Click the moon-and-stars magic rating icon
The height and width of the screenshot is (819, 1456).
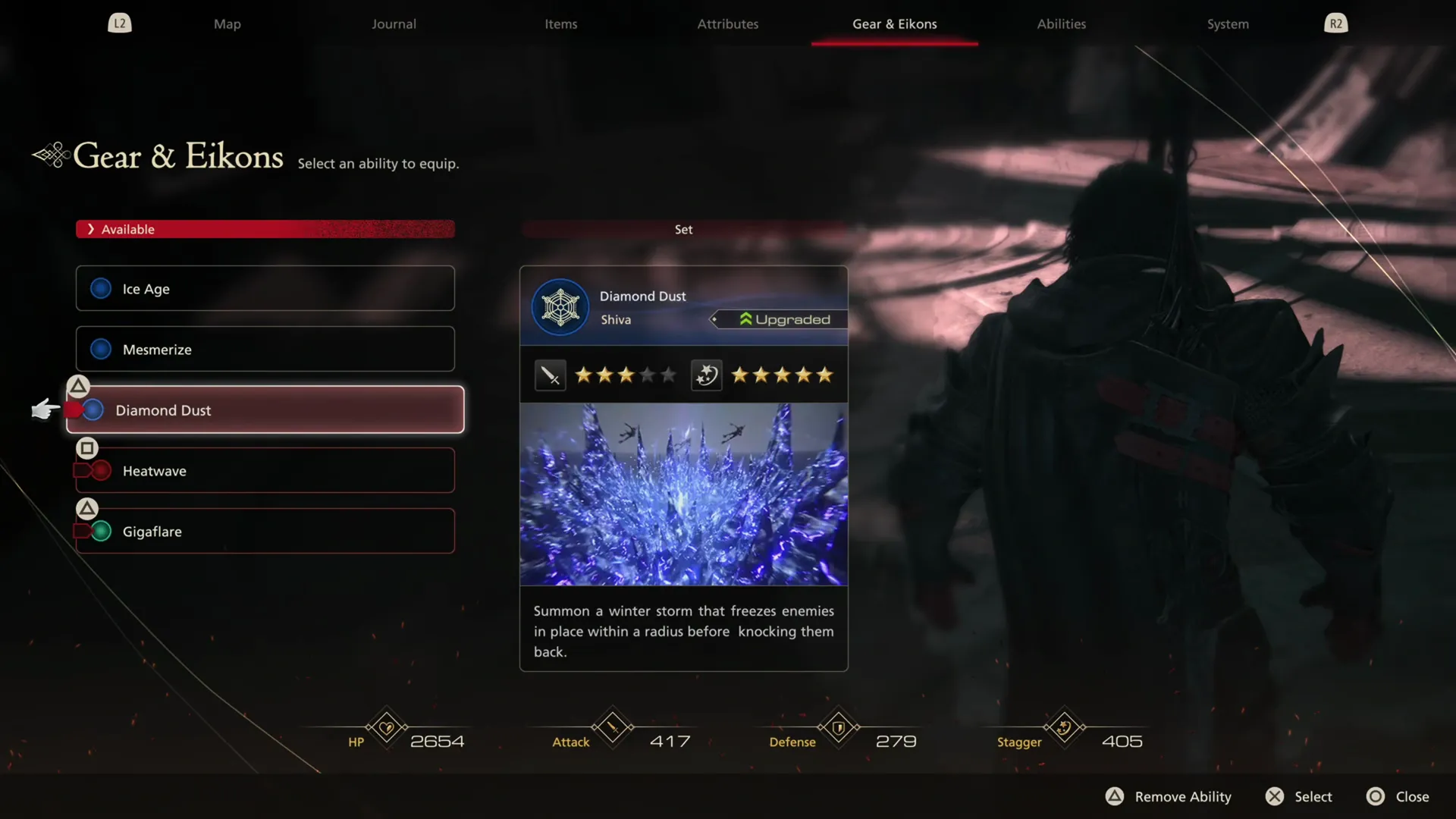coord(705,375)
